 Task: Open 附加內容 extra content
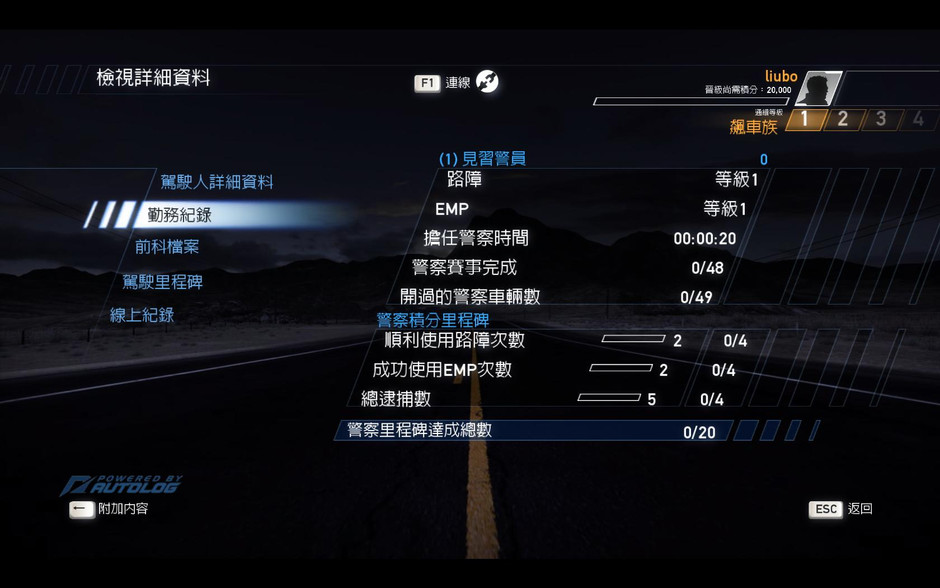[110, 509]
